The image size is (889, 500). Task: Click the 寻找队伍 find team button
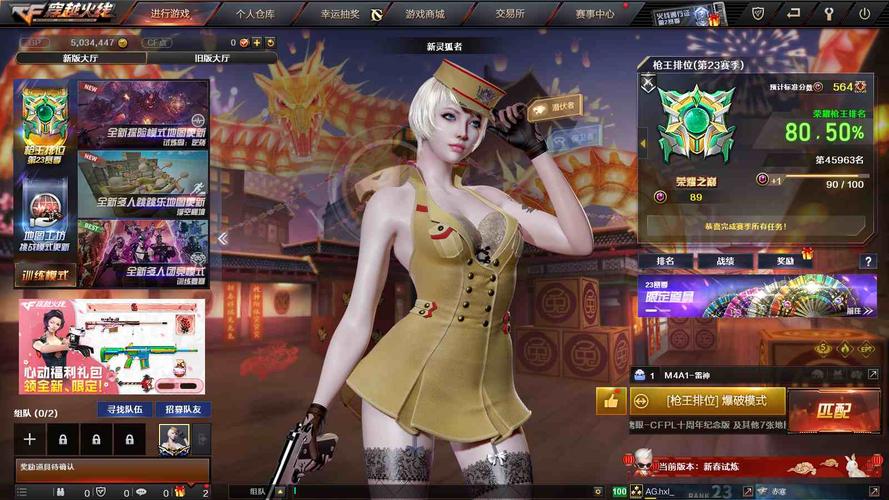[124, 409]
